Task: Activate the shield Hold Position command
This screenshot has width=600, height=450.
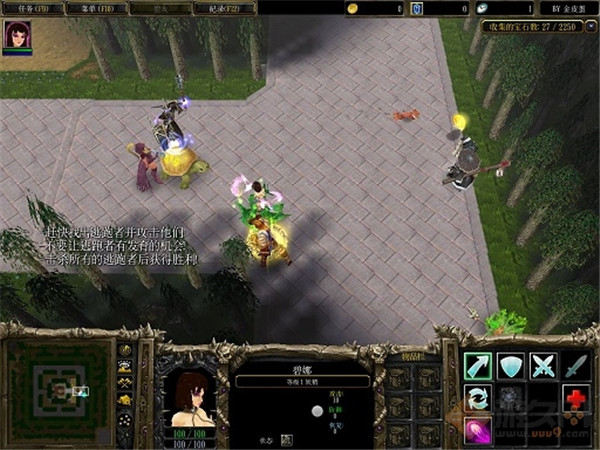Action: point(511,366)
